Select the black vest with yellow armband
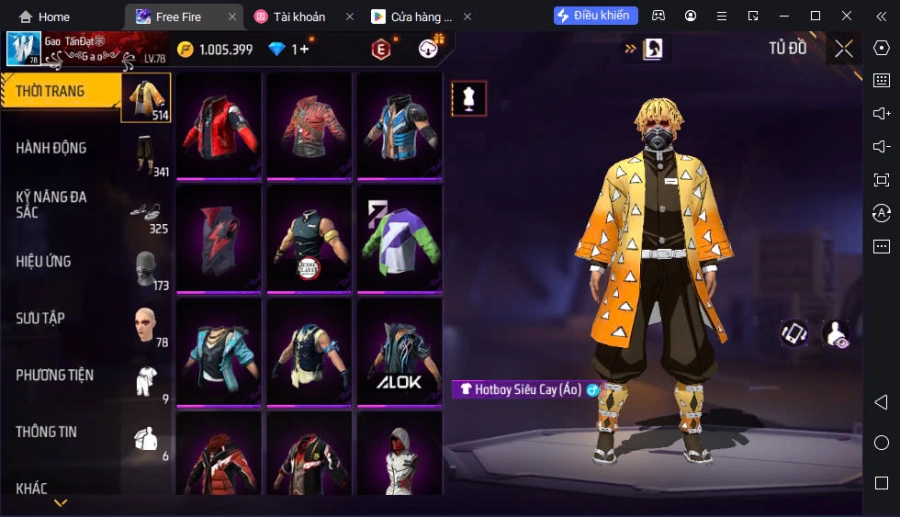The width and height of the screenshot is (900, 517). tap(309, 239)
